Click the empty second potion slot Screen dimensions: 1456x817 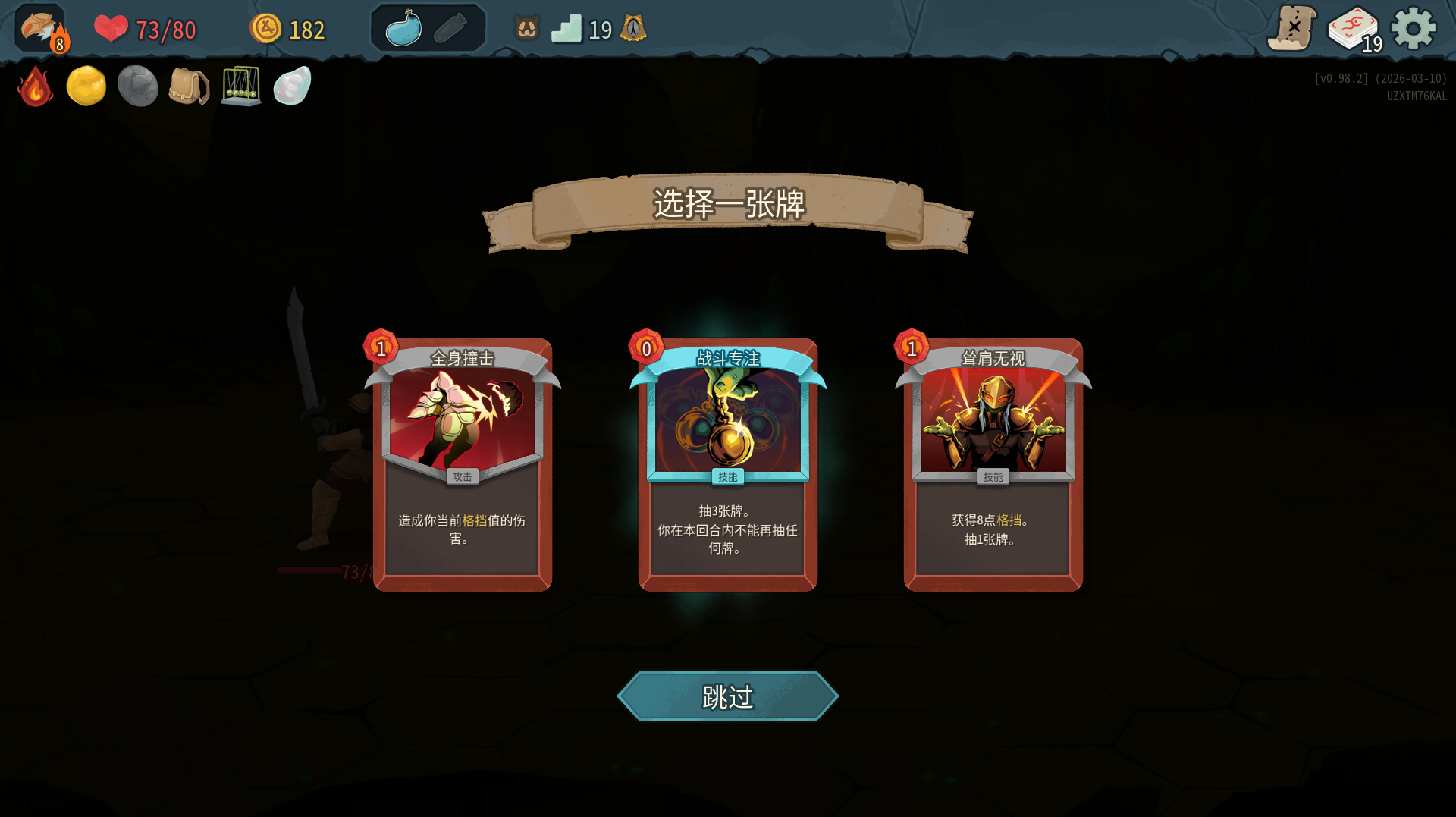(450, 29)
